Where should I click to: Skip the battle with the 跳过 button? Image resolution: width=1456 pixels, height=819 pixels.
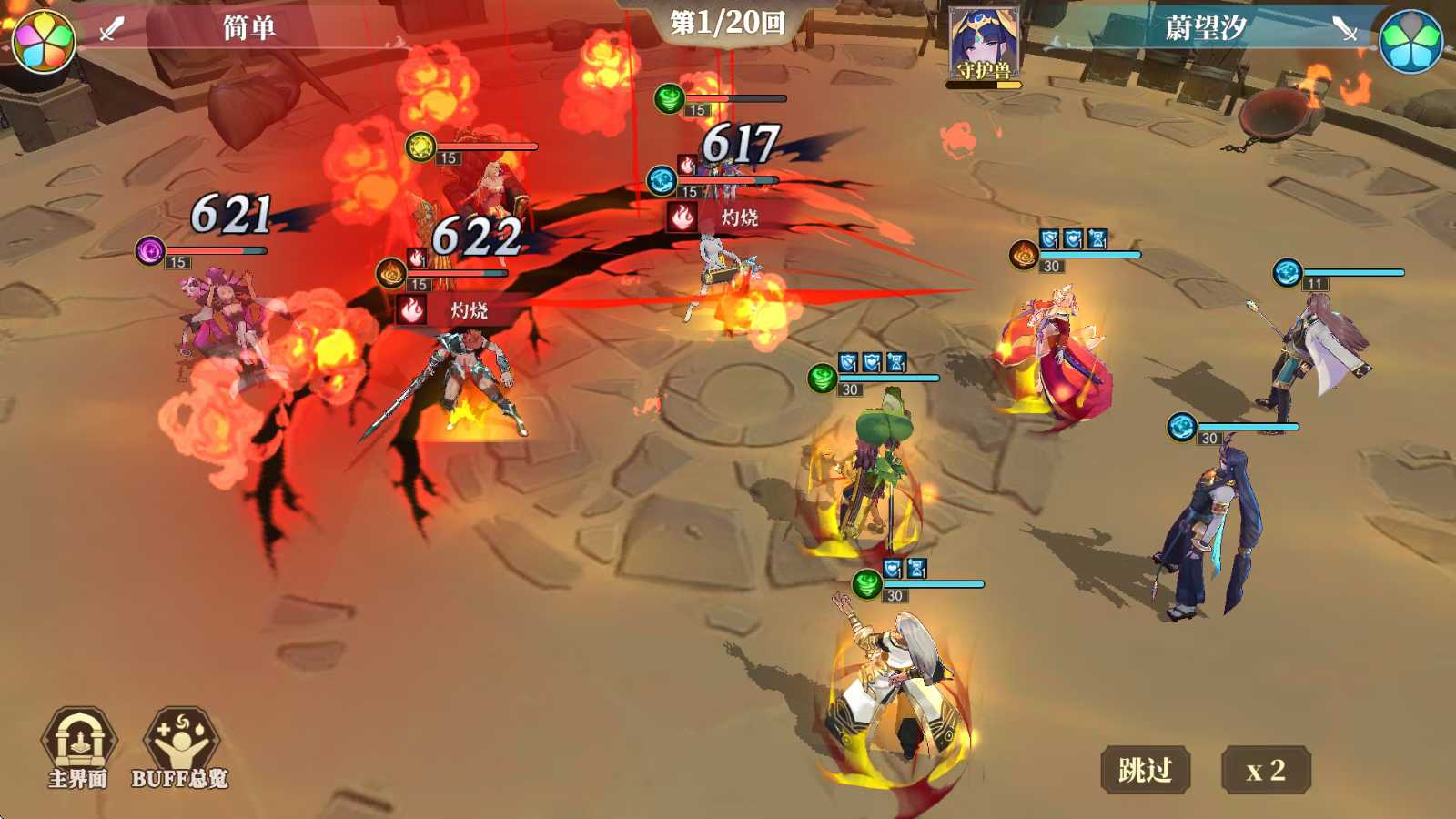(1145, 770)
